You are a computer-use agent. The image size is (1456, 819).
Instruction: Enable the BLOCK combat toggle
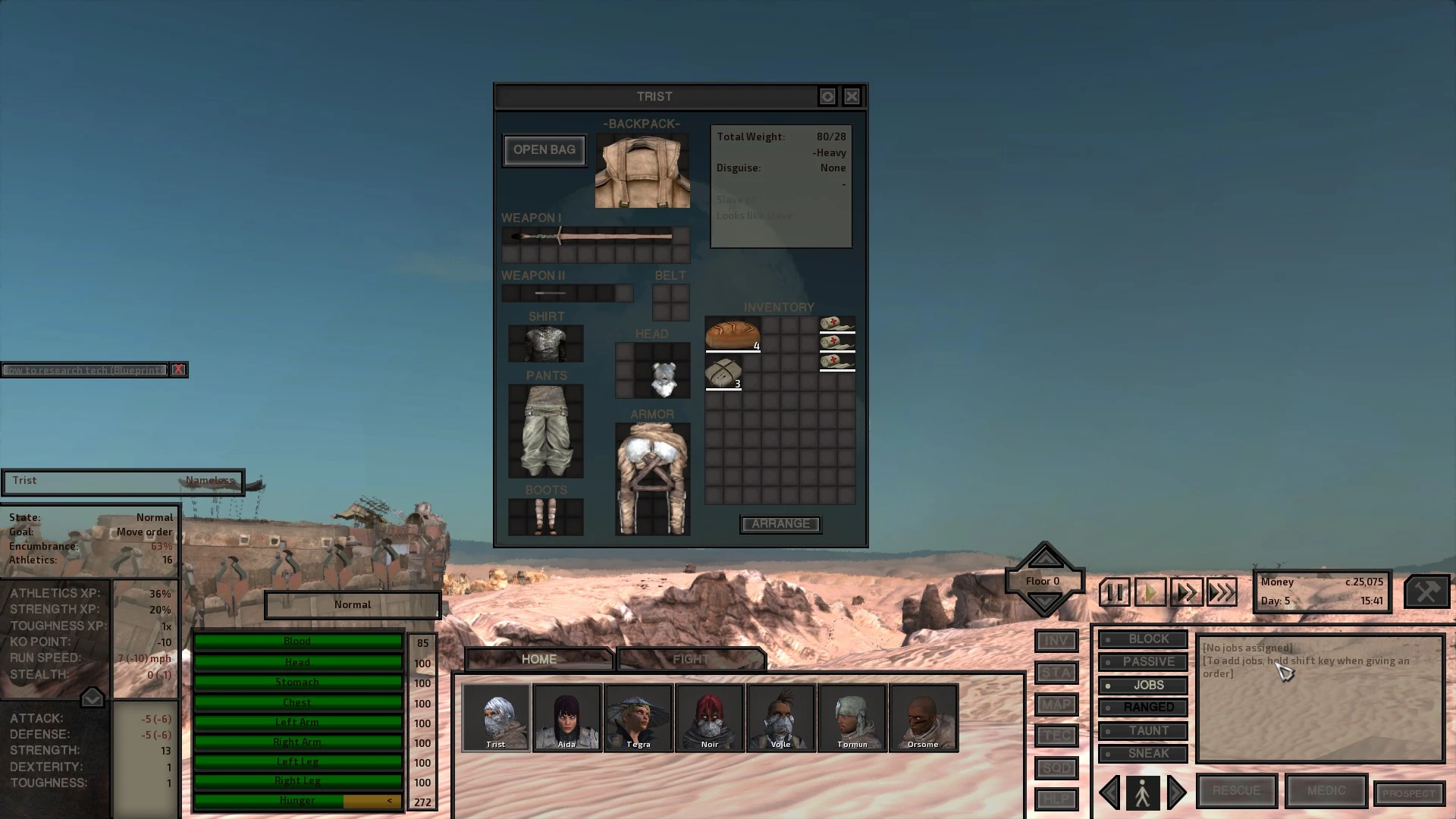click(1143, 639)
